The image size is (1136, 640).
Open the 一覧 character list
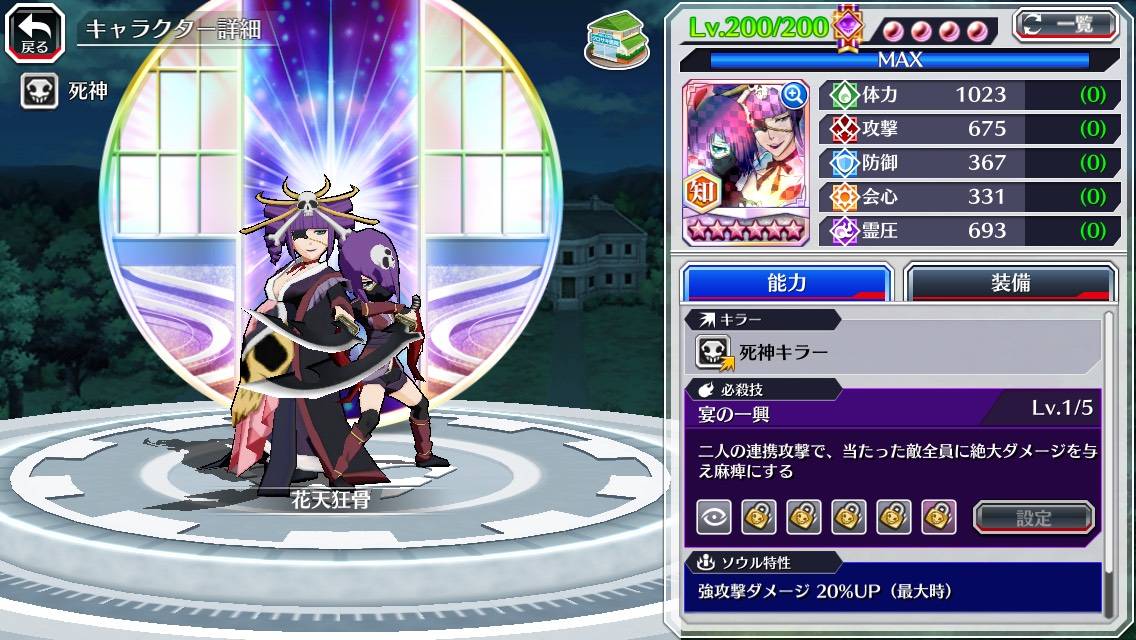1065,25
